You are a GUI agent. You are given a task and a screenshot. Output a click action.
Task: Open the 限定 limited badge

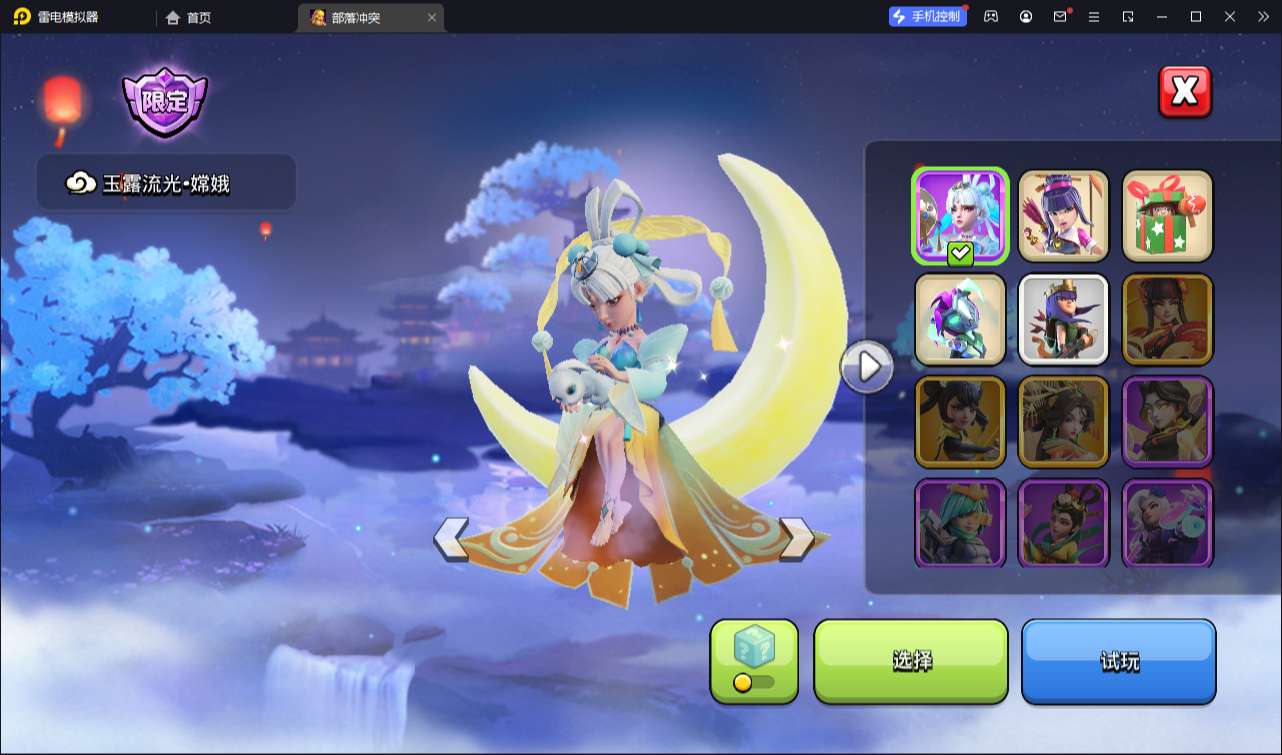[x=165, y=101]
